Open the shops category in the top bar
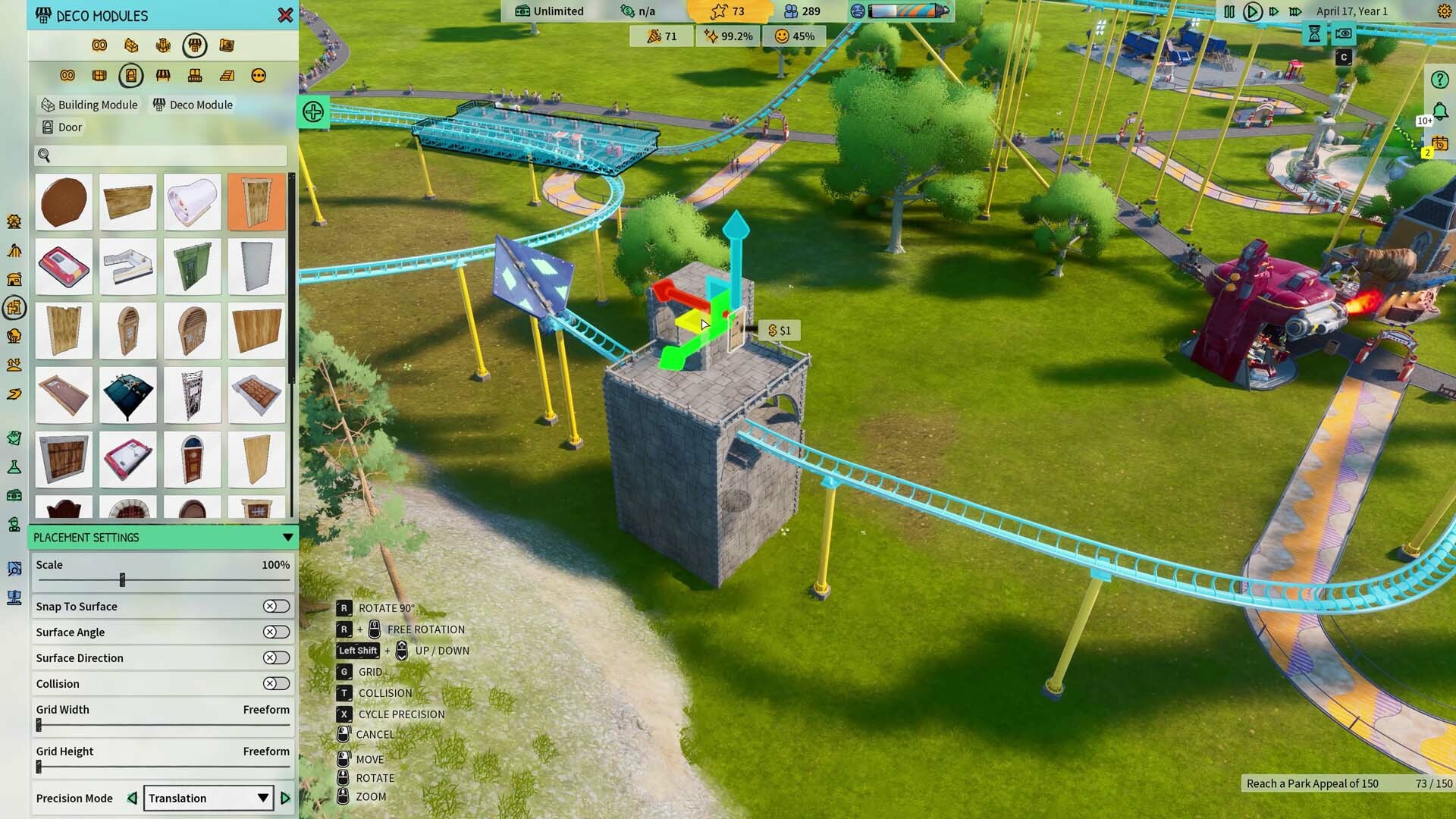The height and width of the screenshot is (819, 1456). (x=195, y=45)
